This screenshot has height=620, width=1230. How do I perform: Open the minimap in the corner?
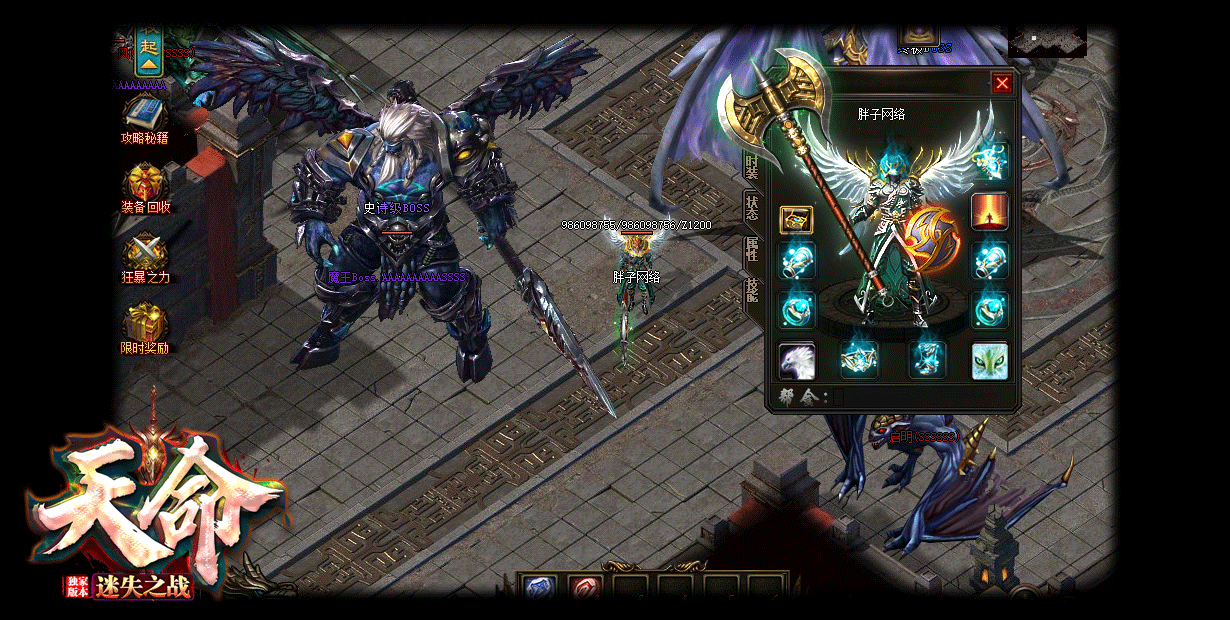(x=1047, y=41)
